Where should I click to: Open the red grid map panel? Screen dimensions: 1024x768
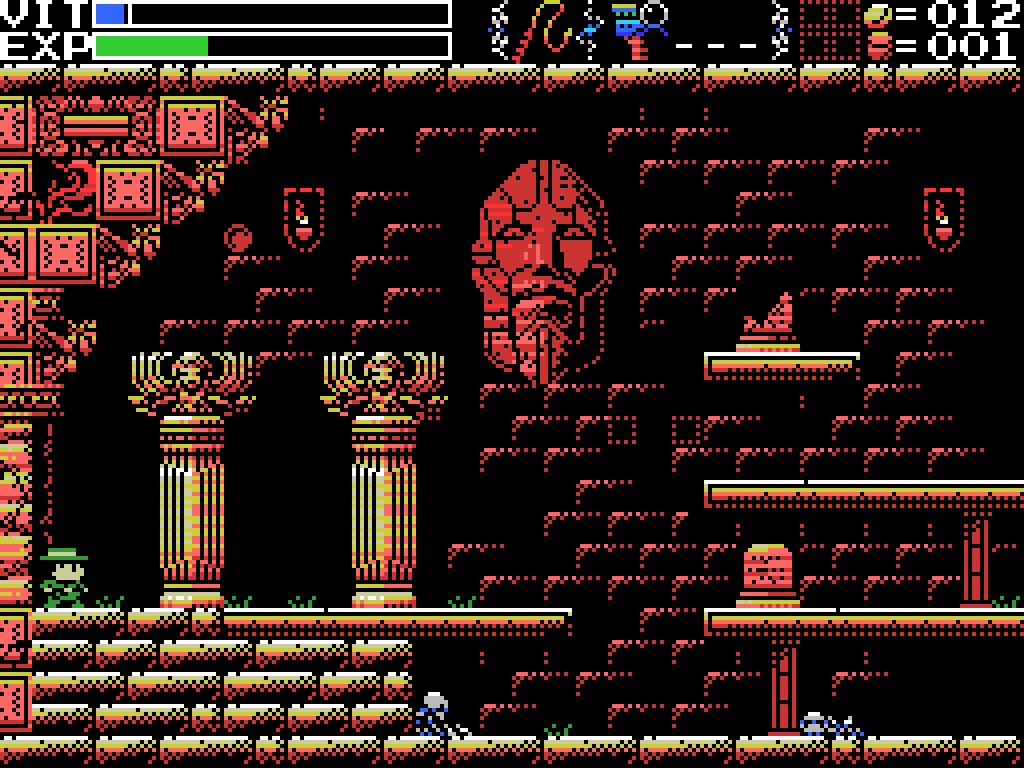click(828, 32)
